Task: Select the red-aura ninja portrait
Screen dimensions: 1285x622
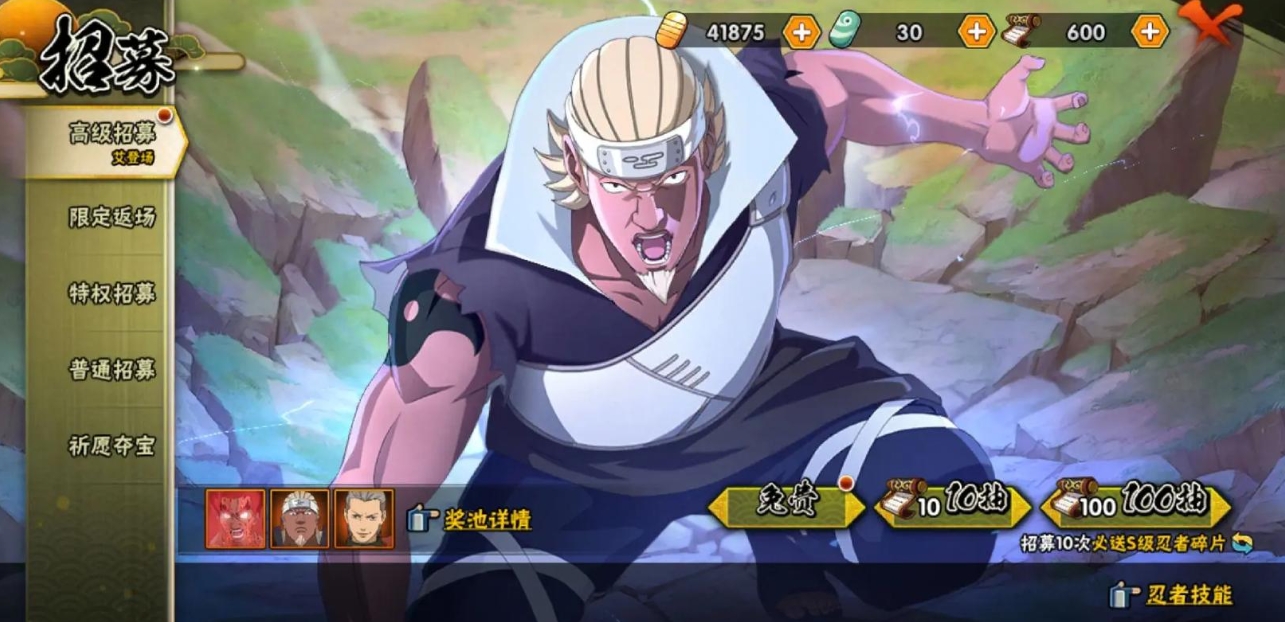Action: pyautogui.click(x=236, y=518)
